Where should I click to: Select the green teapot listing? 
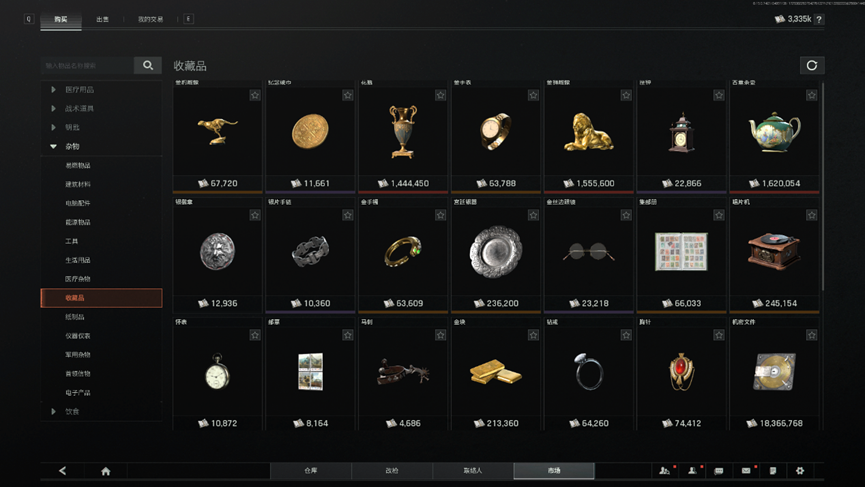pos(773,132)
